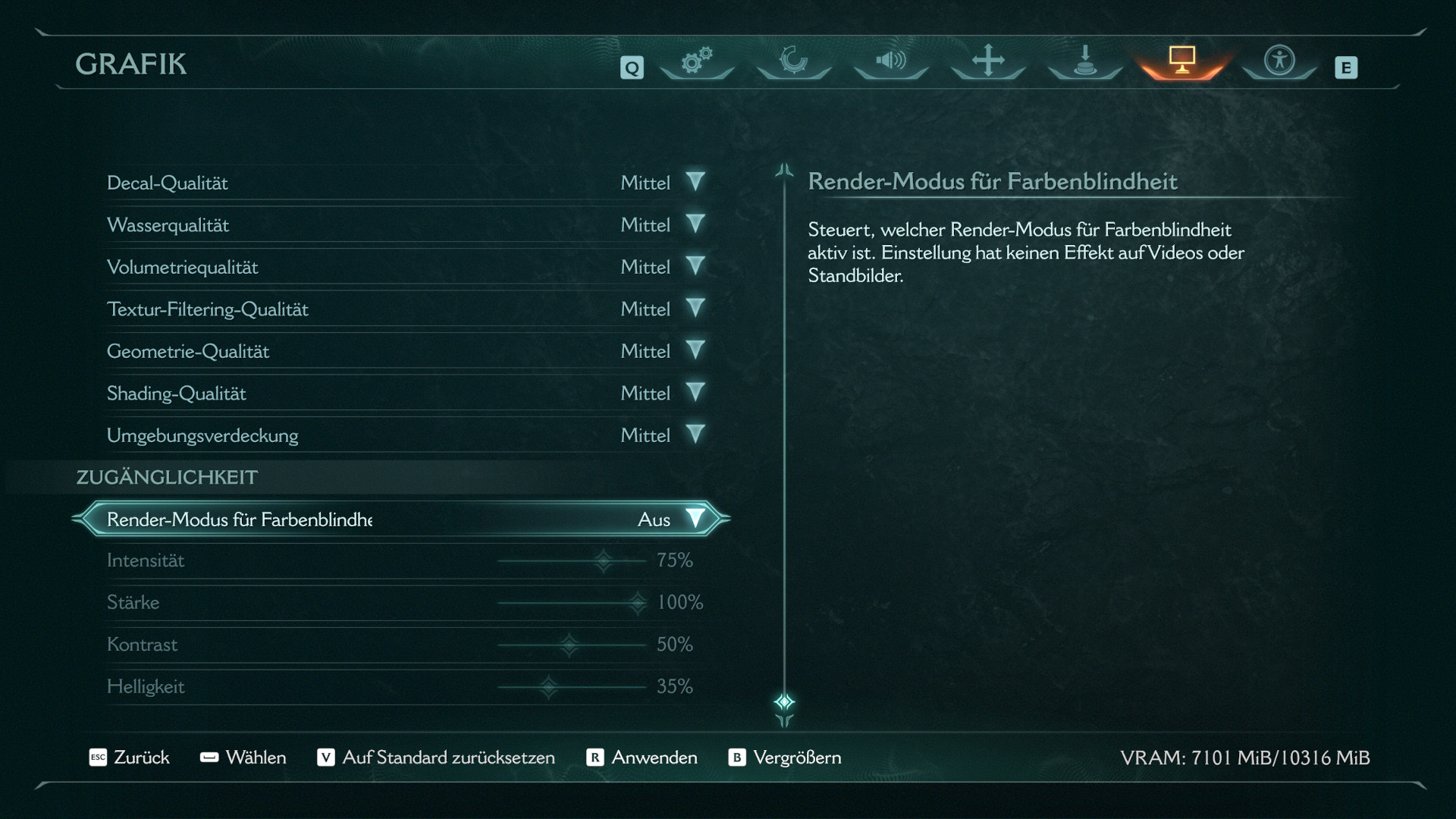Go back with the Zurück button
The image size is (1456, 819).
(x=129, y=758)
